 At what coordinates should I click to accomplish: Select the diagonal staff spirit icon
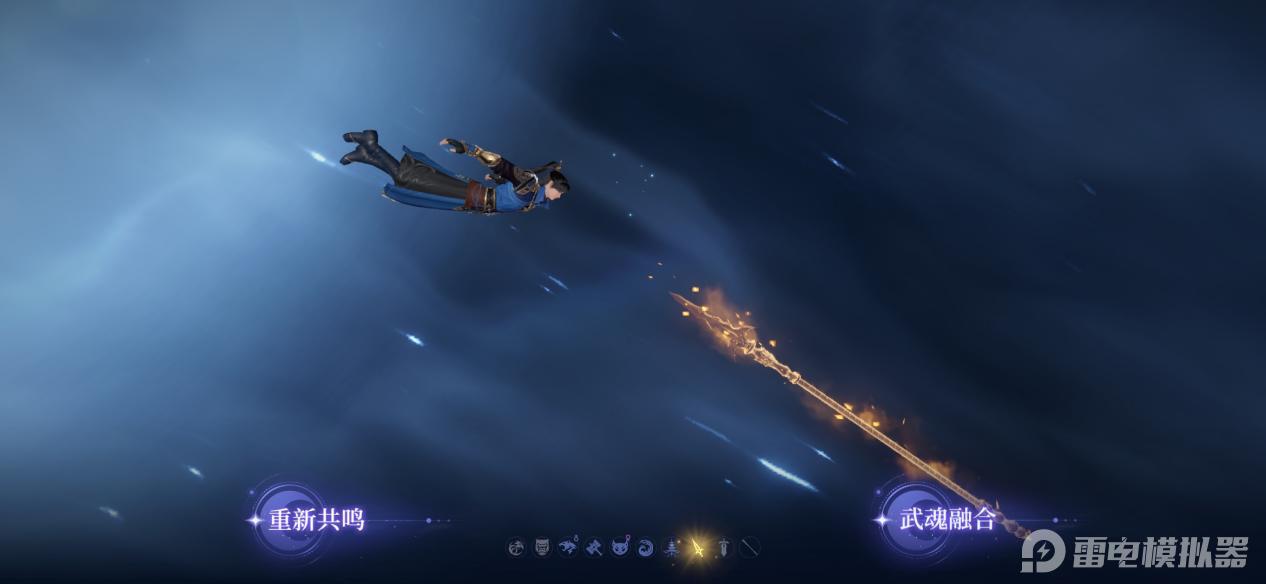[x=750, y=547]
